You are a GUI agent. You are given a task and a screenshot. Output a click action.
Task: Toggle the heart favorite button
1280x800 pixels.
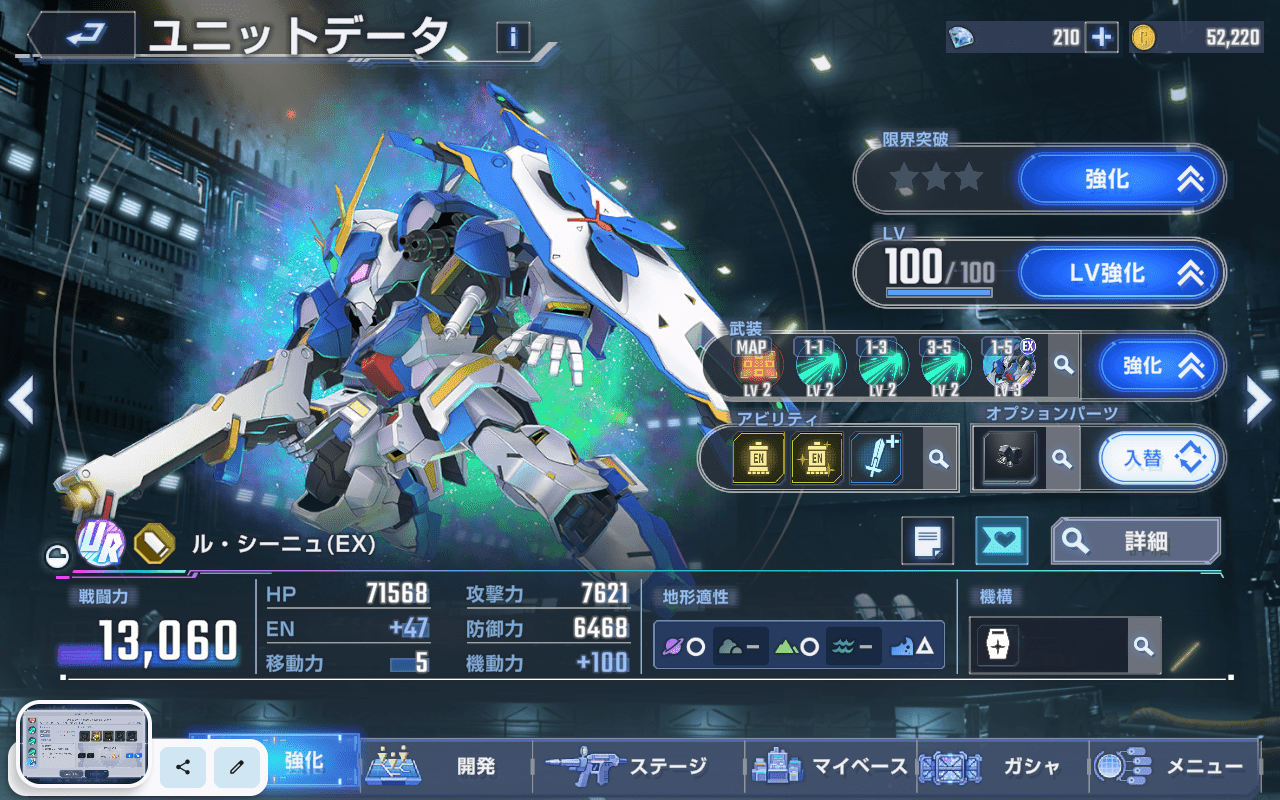point(1001,541)
